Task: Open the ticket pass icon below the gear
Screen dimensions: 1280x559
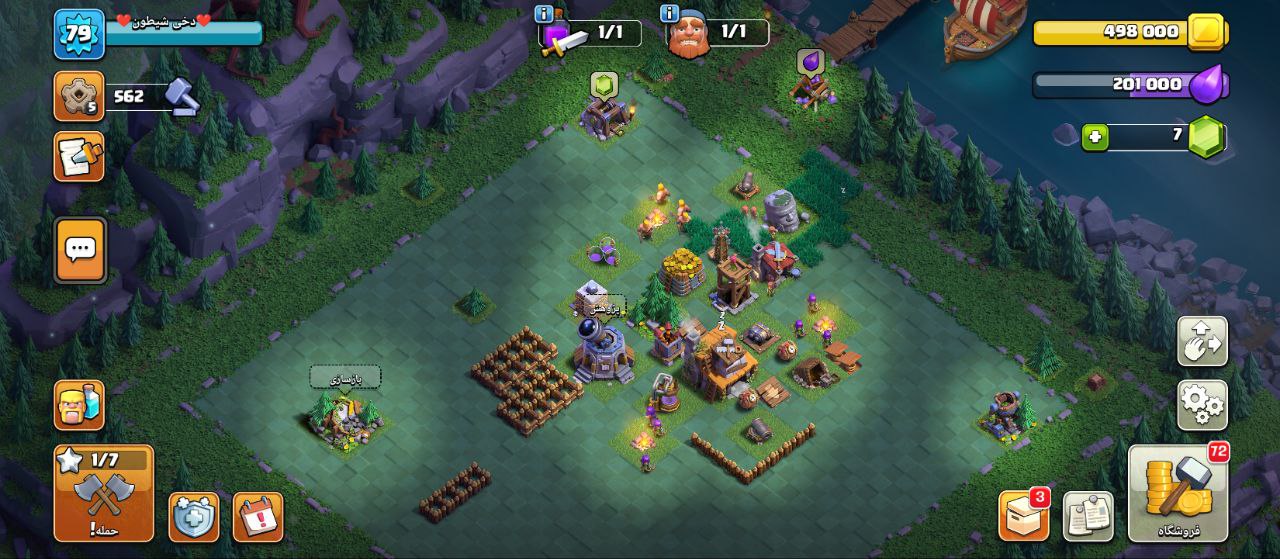Action: [79, 157]
